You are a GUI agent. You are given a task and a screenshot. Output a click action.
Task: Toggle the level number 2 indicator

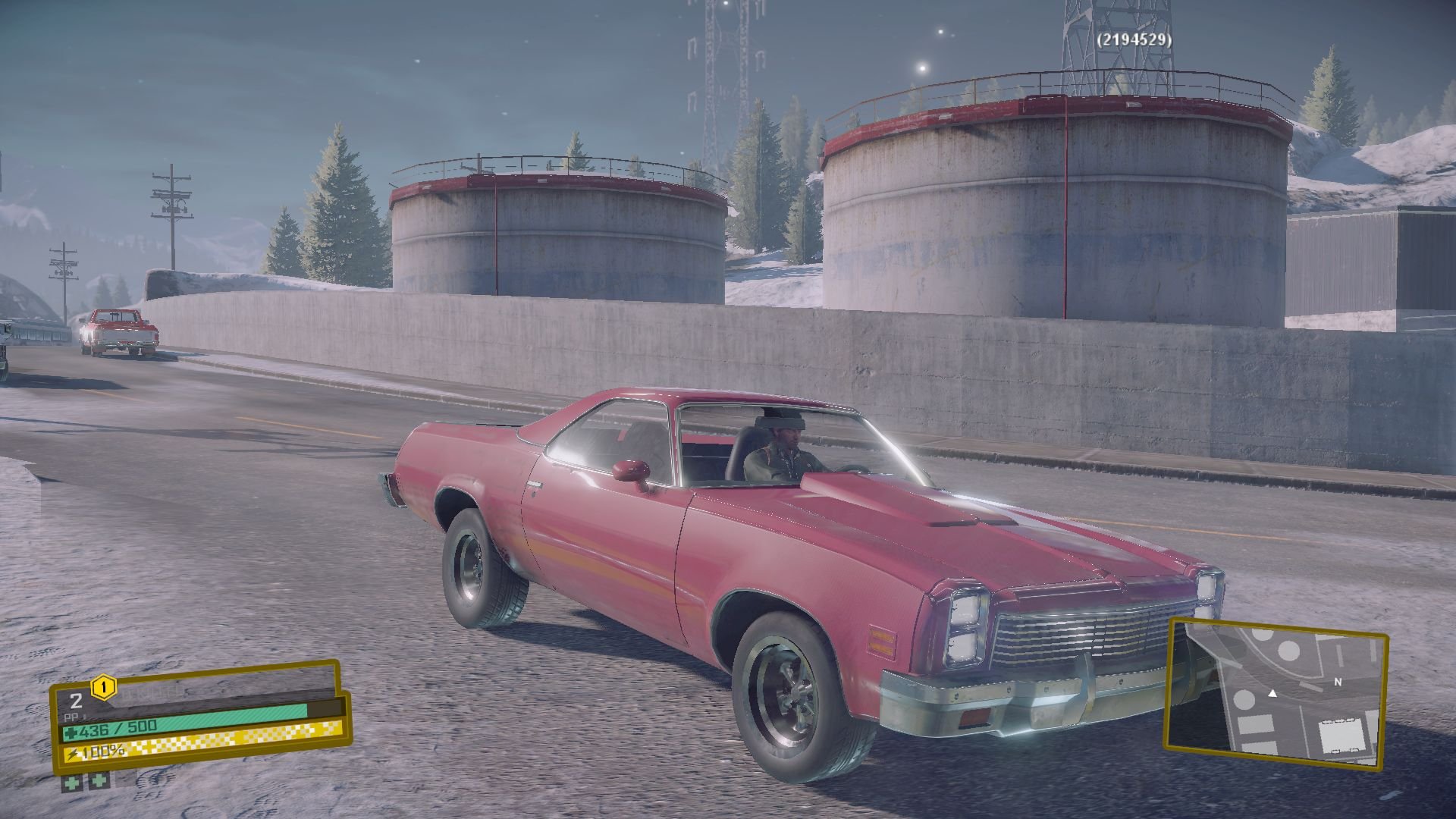pyautogui.click(x=76, y=700)
